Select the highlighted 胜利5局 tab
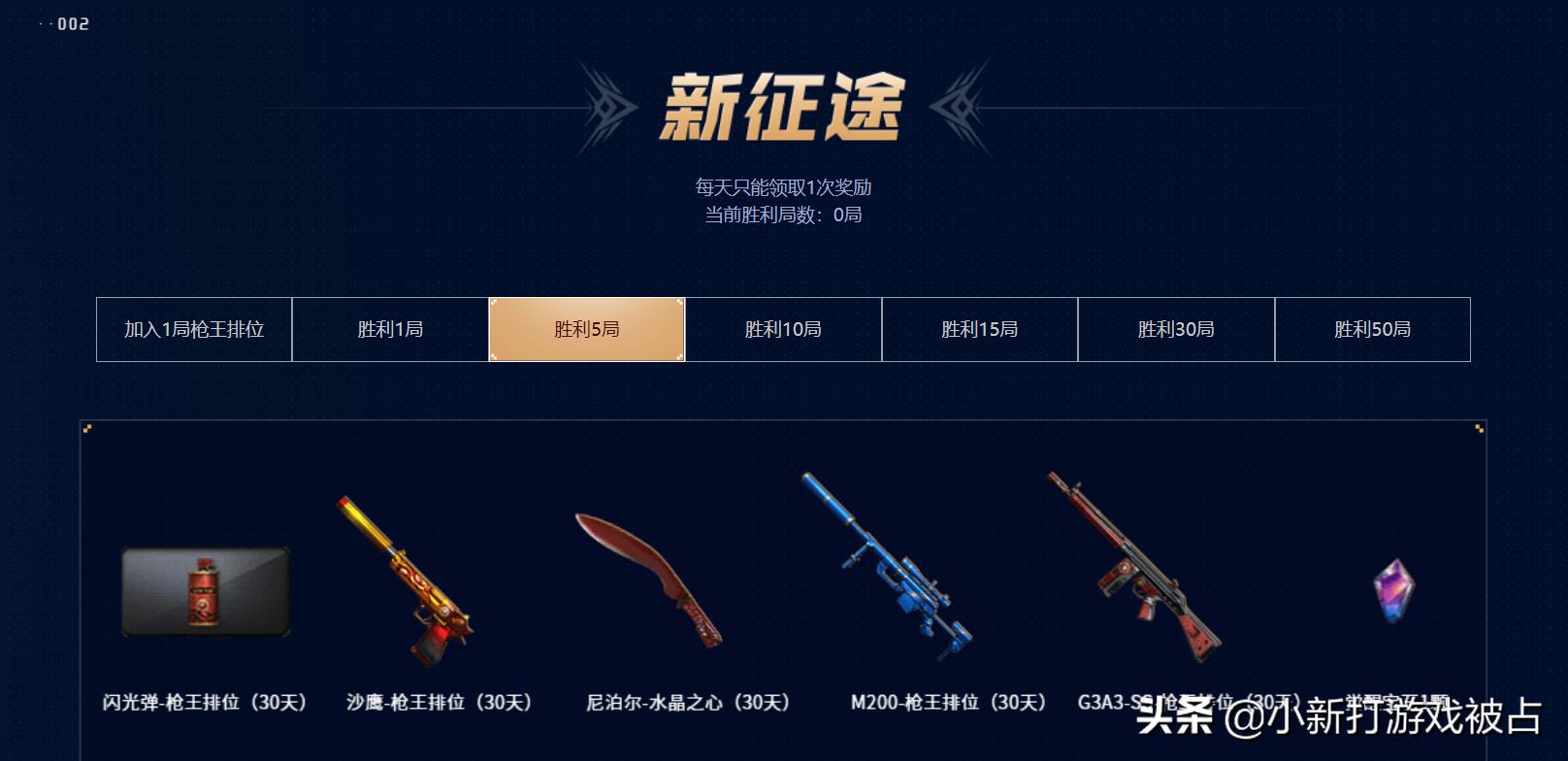 click(587, 329)
